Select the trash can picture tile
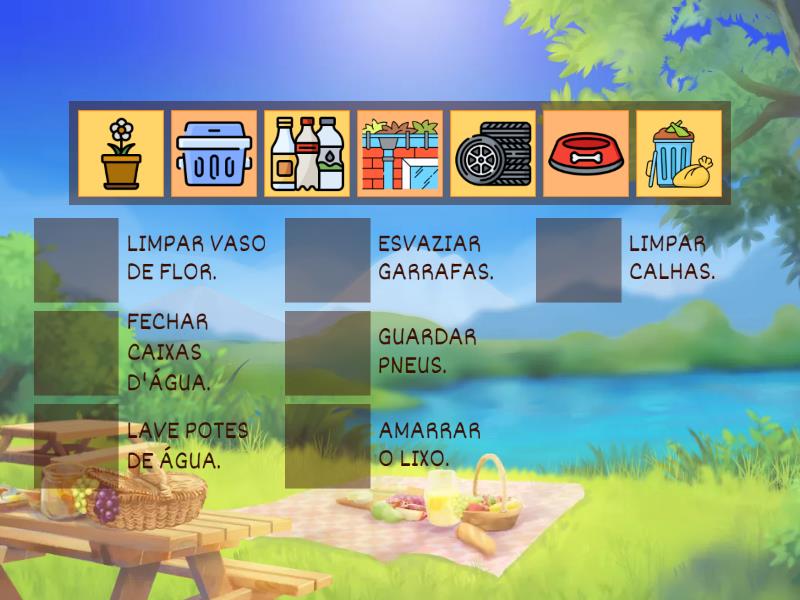Screen dimensions: 800x600 pos(679,153)
